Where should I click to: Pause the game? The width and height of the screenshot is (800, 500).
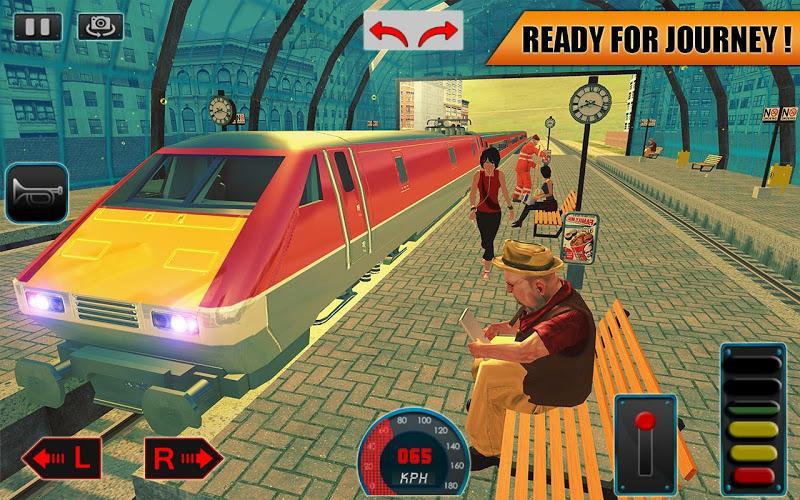coord(38,26)
